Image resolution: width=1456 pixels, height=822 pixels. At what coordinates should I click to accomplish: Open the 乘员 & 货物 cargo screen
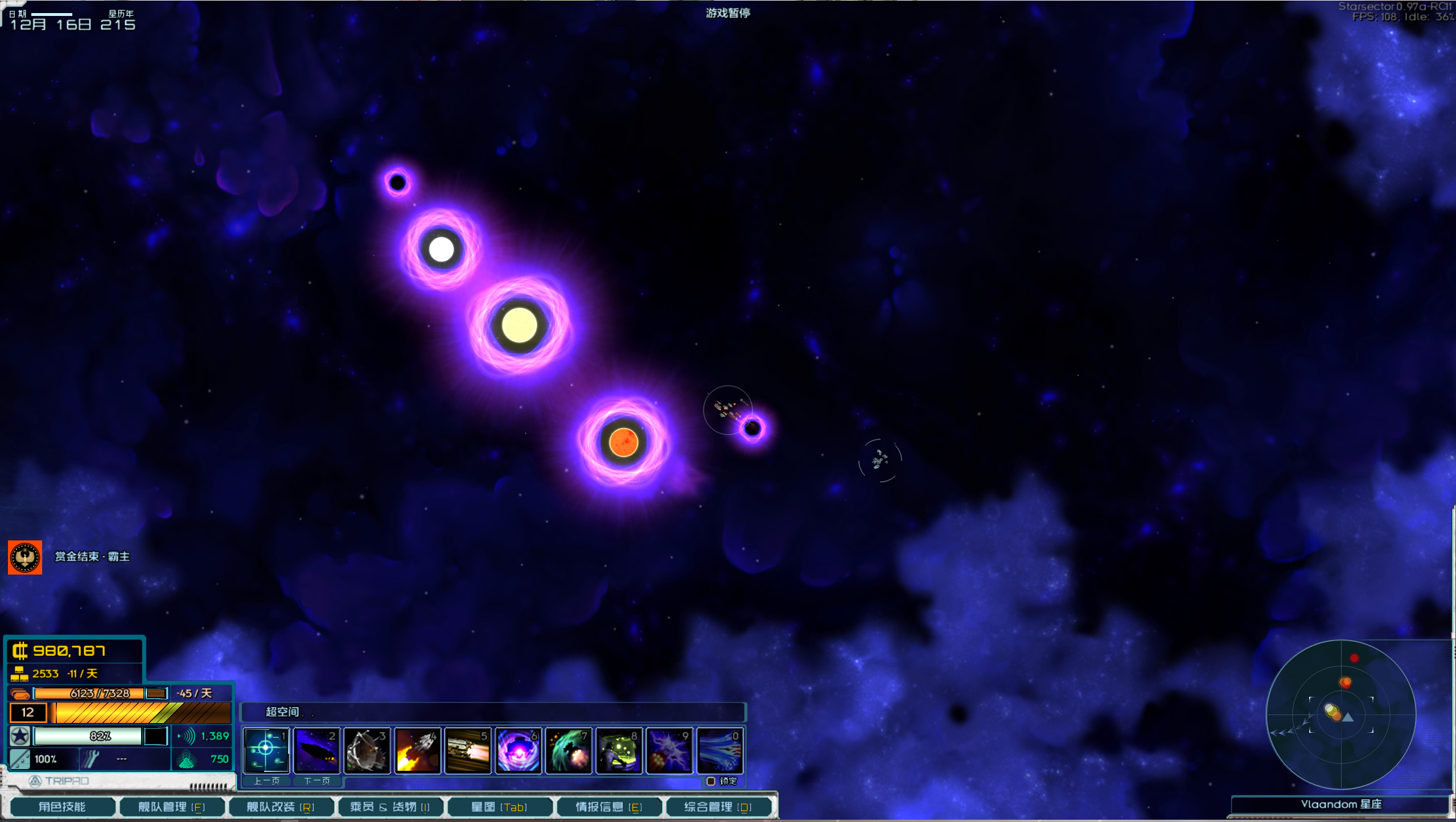pos(390,807)
